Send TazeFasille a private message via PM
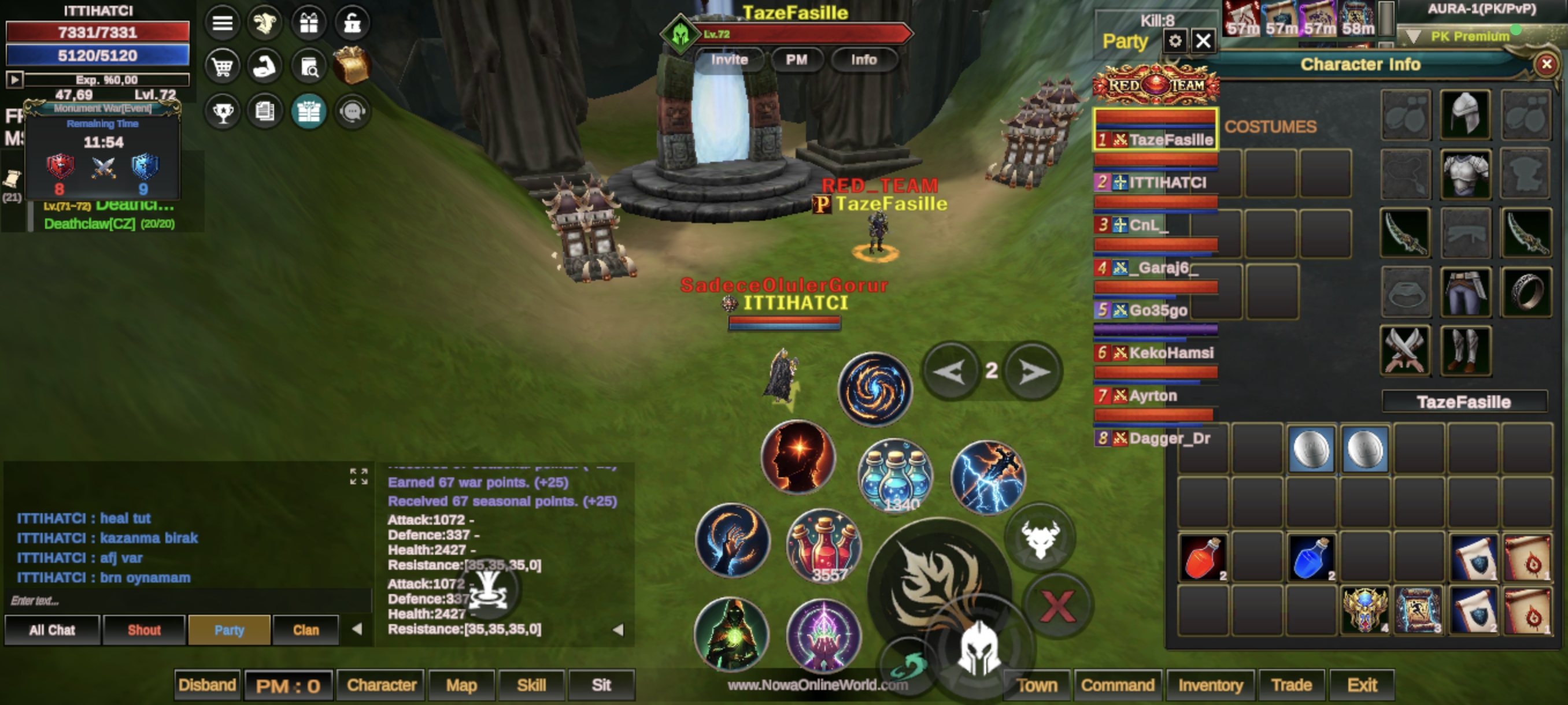 (x=796, y=60)
